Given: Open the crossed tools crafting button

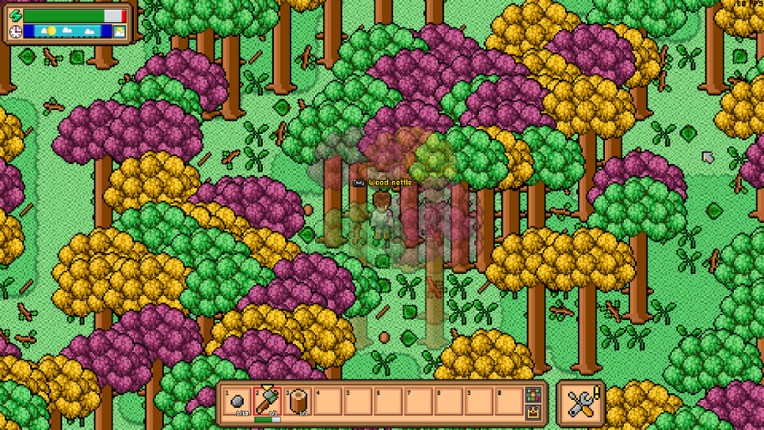Looking at the screenshot, I should [581, 402].
